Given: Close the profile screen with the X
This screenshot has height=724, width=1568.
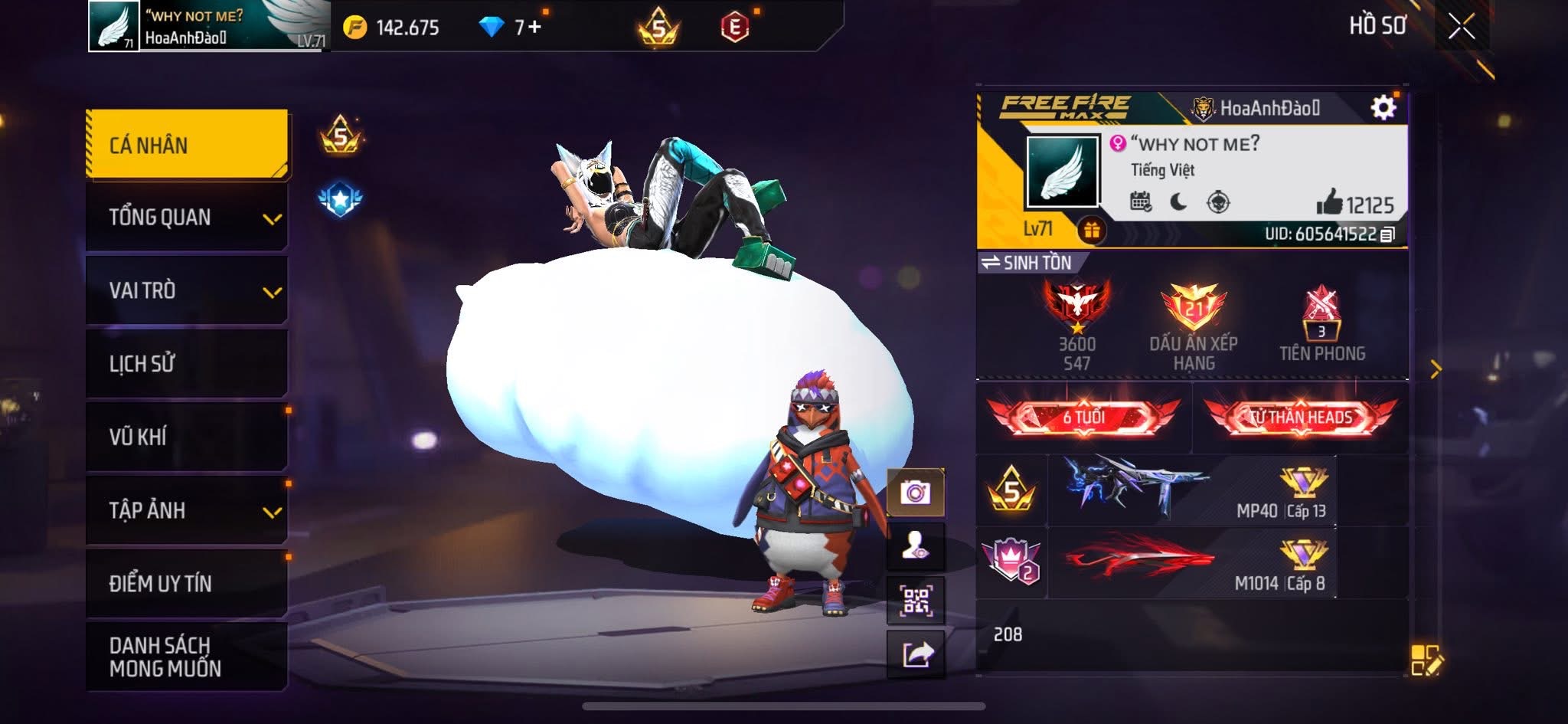Looking at the screenshot, I should (x=1461, y=27).
